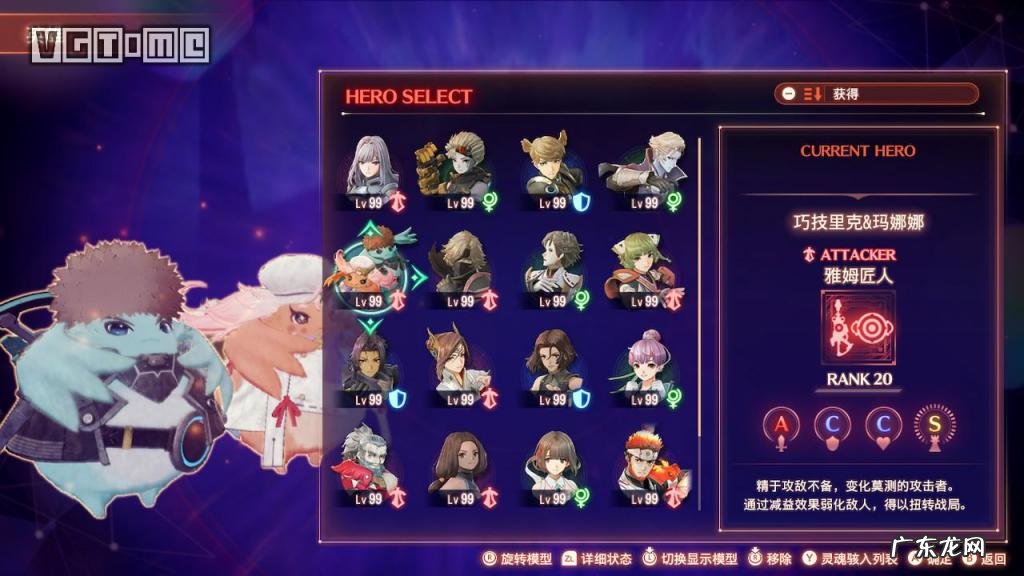The width and height of the screenshot is (1024, 576).
Task: Select the gray-haired hero with crossed arms
Action: [551, 270]
